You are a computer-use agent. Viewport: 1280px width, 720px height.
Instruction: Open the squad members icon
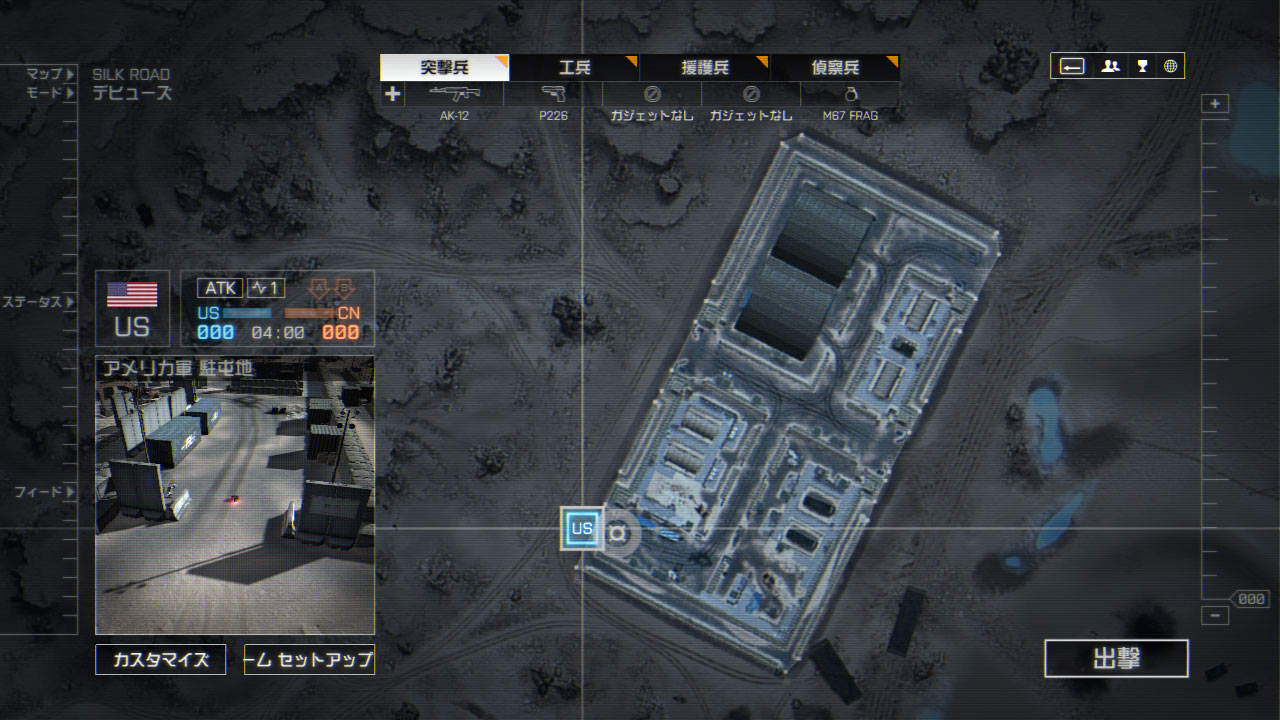[1110, 66]
